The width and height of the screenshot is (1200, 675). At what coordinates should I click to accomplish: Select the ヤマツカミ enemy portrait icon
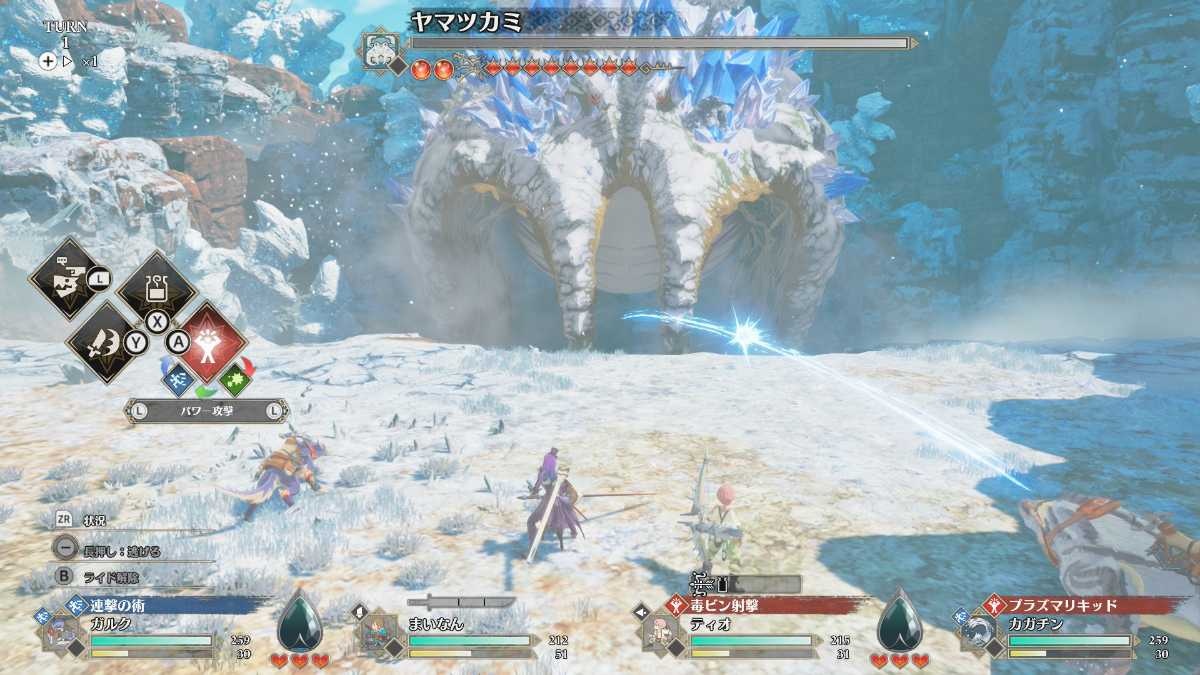click(x=382, y=47)
